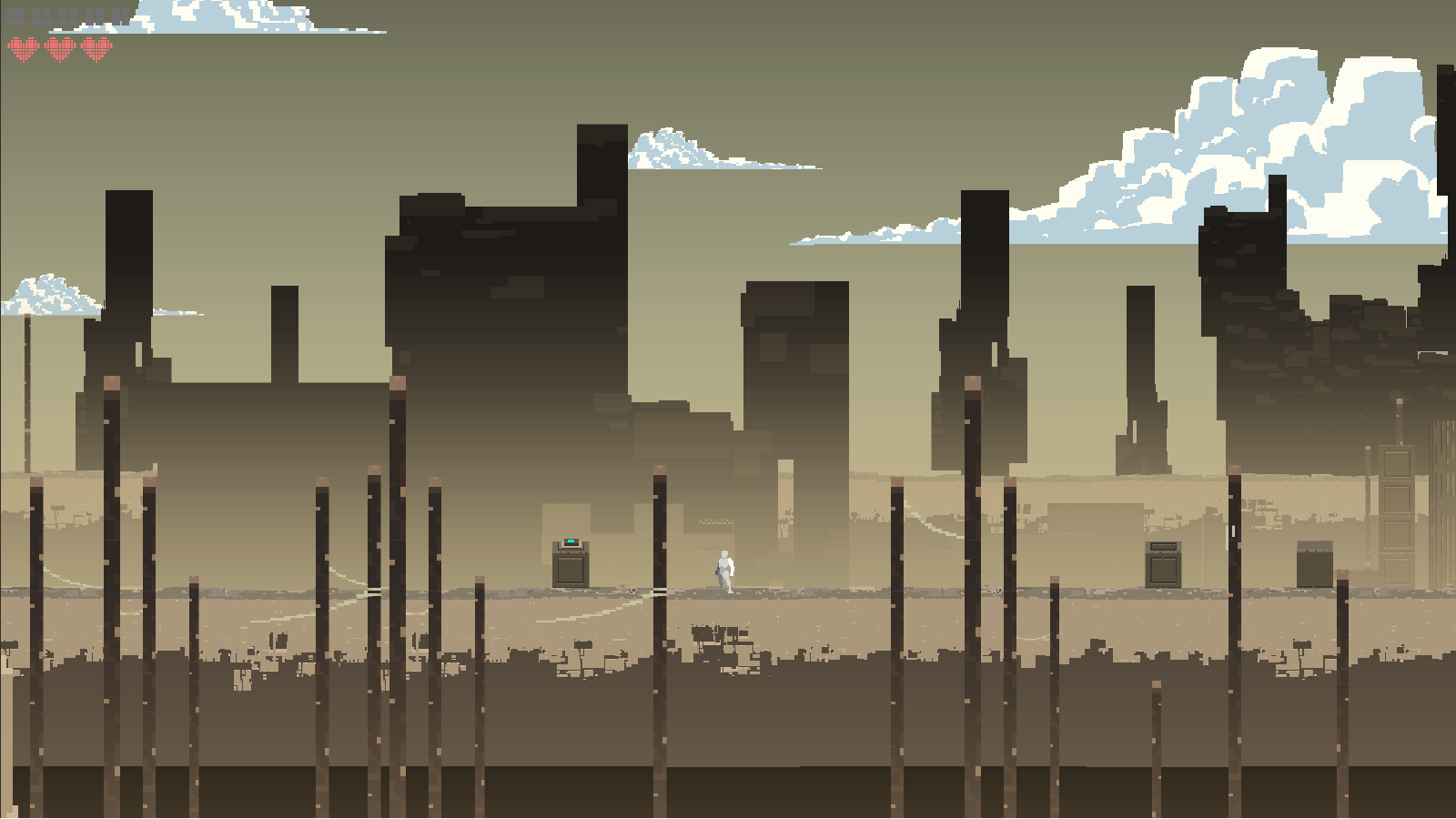Viewport: 1456px width, 819px height.
Task: Switch on the far-right generator machine
Action: pyautogui.click(x=1315, y=564)
